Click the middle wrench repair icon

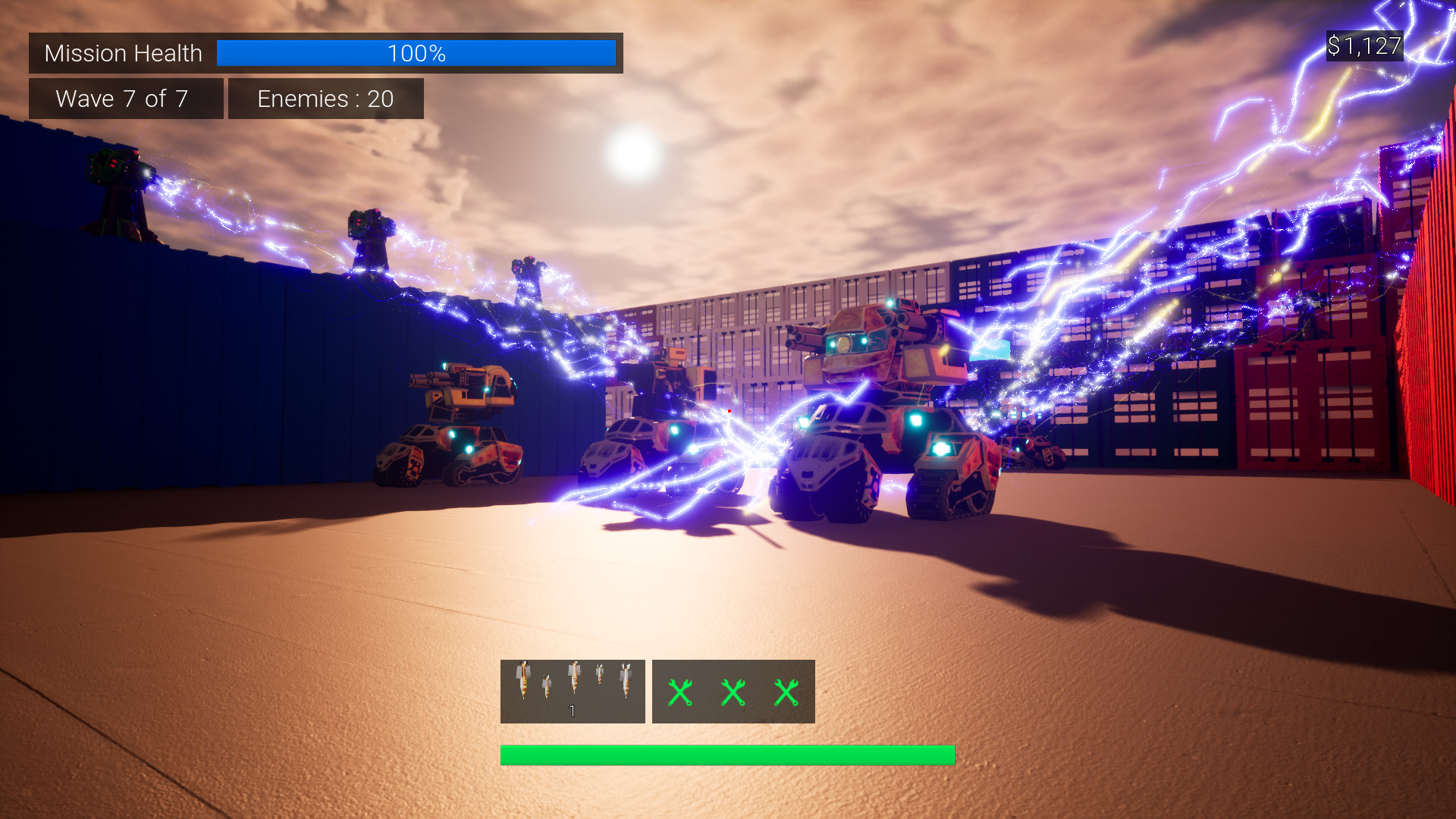[x=733, y=692]
